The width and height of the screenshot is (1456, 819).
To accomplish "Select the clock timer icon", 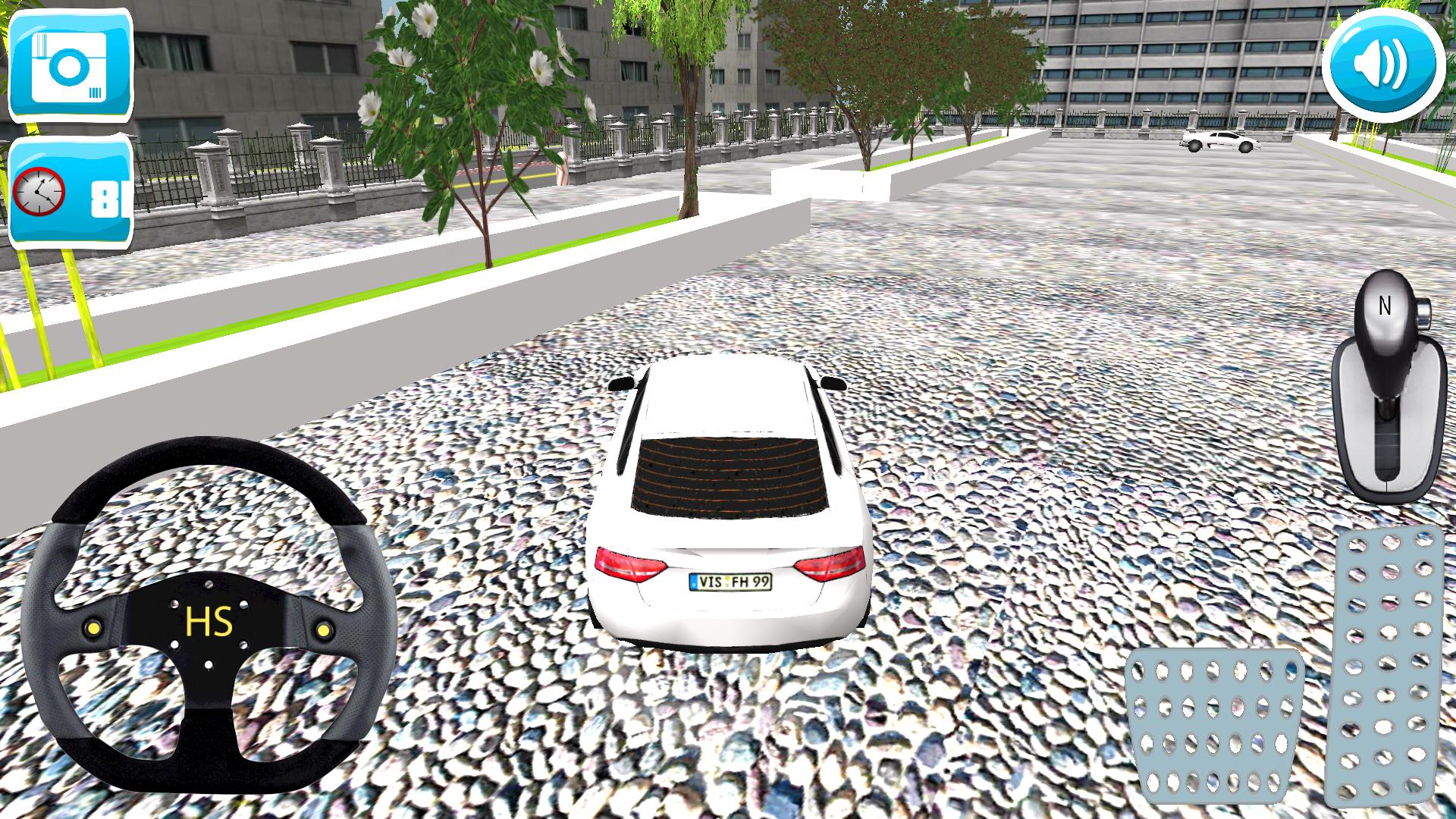I will [38, 190].
